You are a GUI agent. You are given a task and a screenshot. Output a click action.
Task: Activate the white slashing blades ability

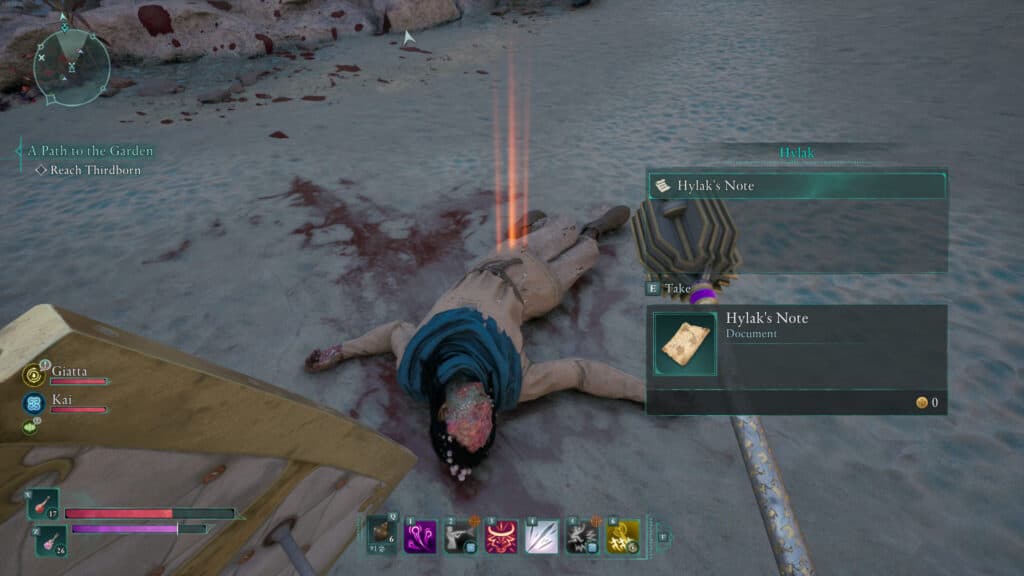[x=542, y=536]
